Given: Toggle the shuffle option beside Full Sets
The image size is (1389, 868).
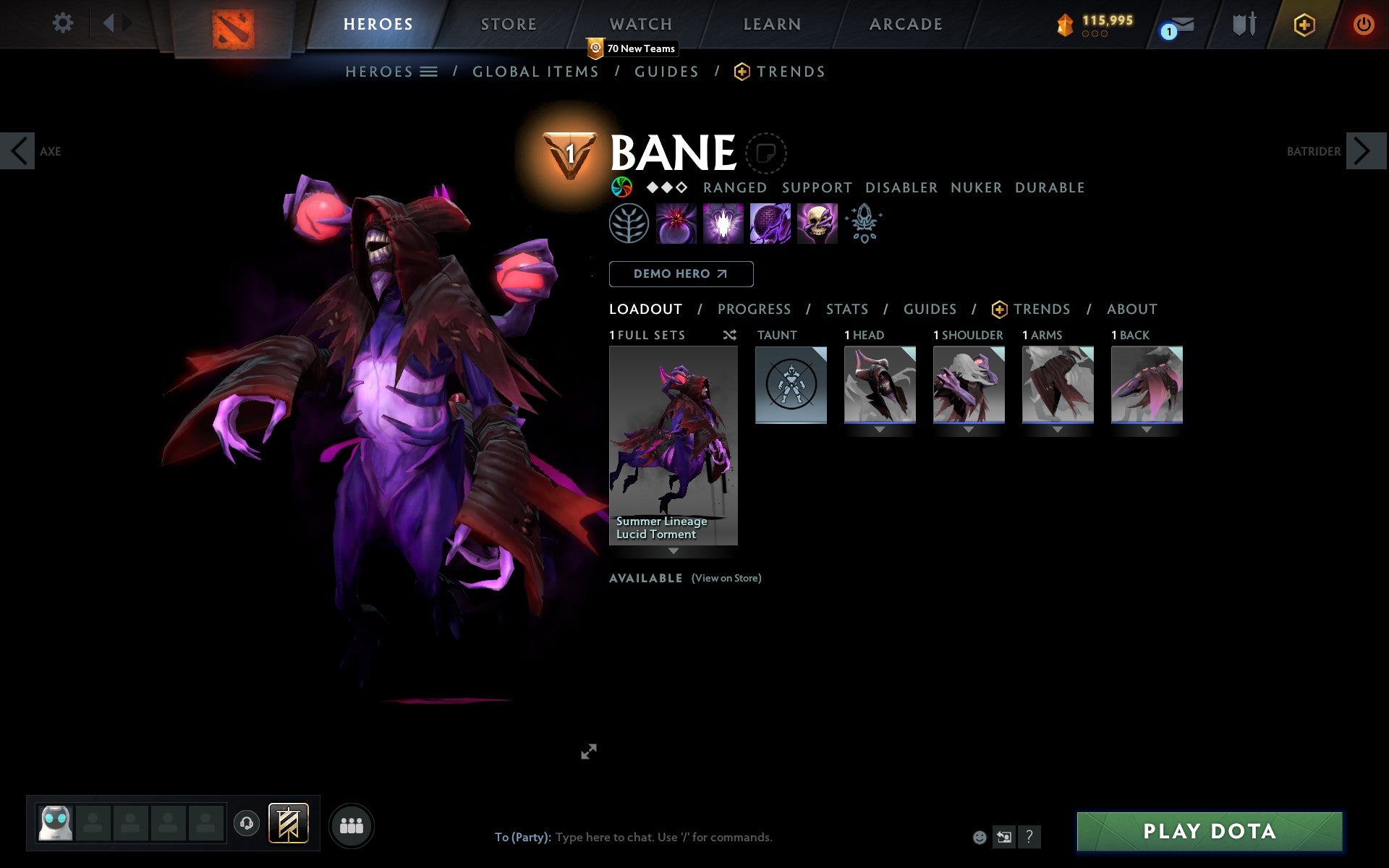Looking at the screenshot, I should coord(729,335).
